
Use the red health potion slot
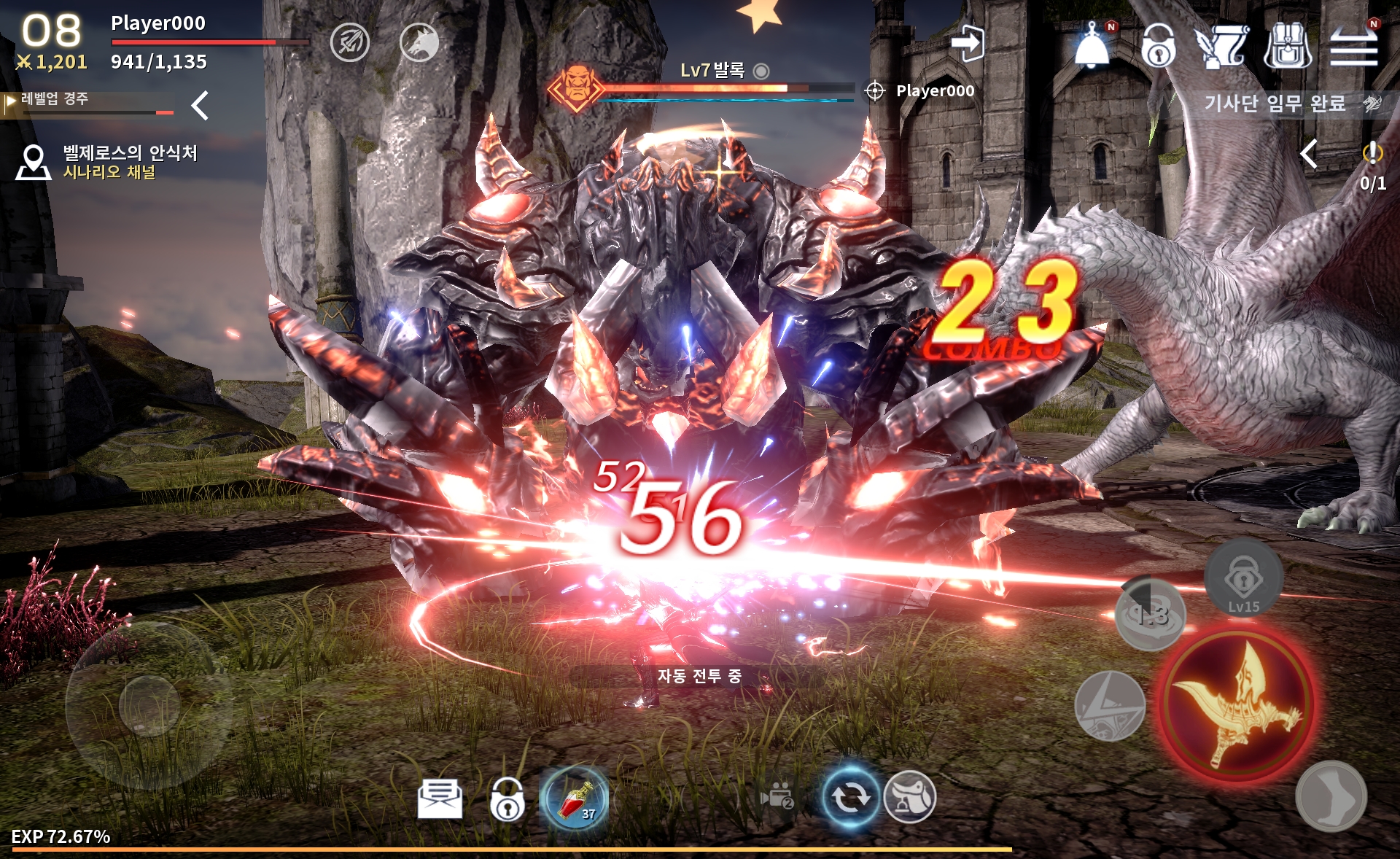click(x=575, y=798)
